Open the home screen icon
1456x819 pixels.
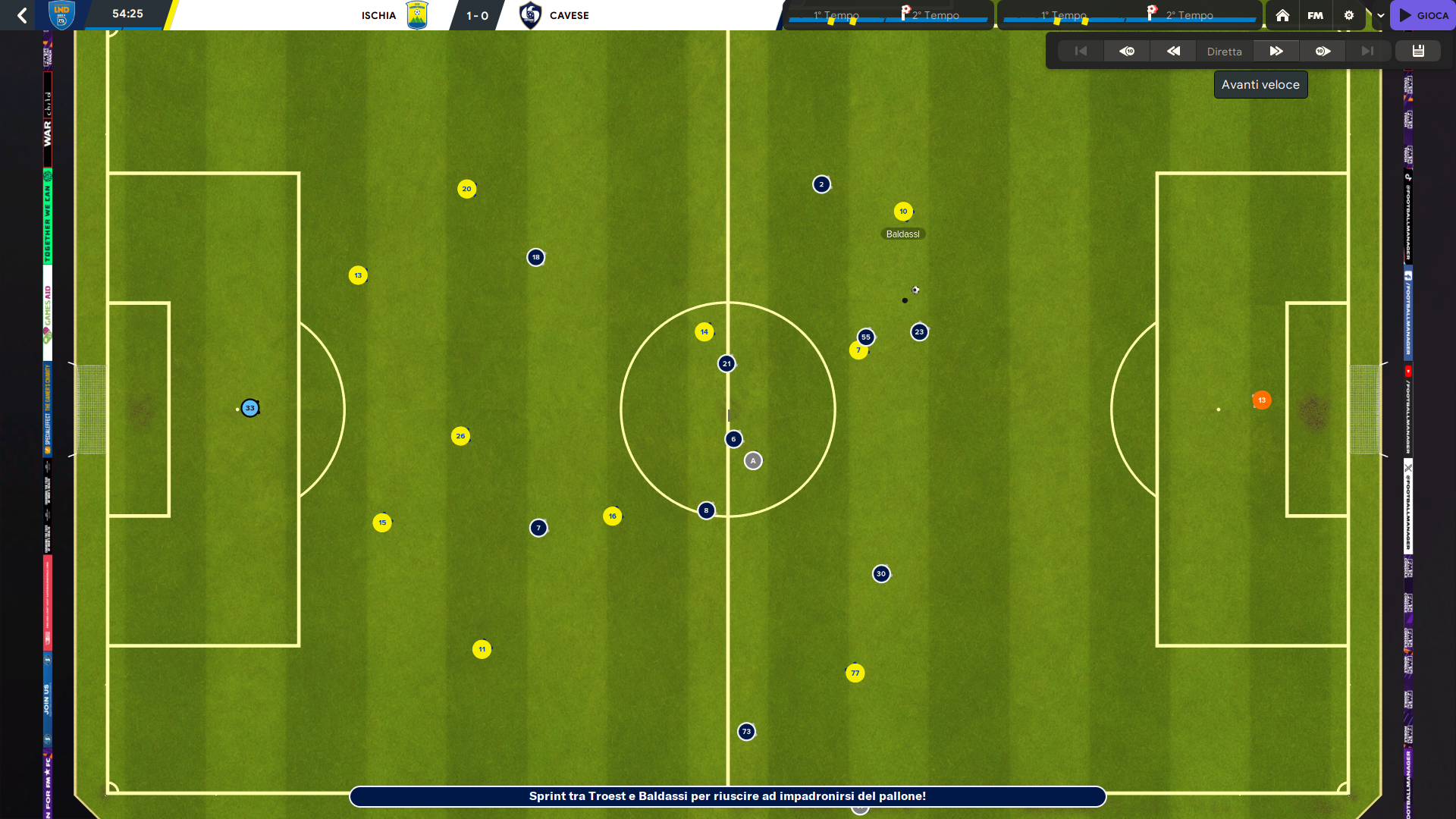[x=1282, y=15]
